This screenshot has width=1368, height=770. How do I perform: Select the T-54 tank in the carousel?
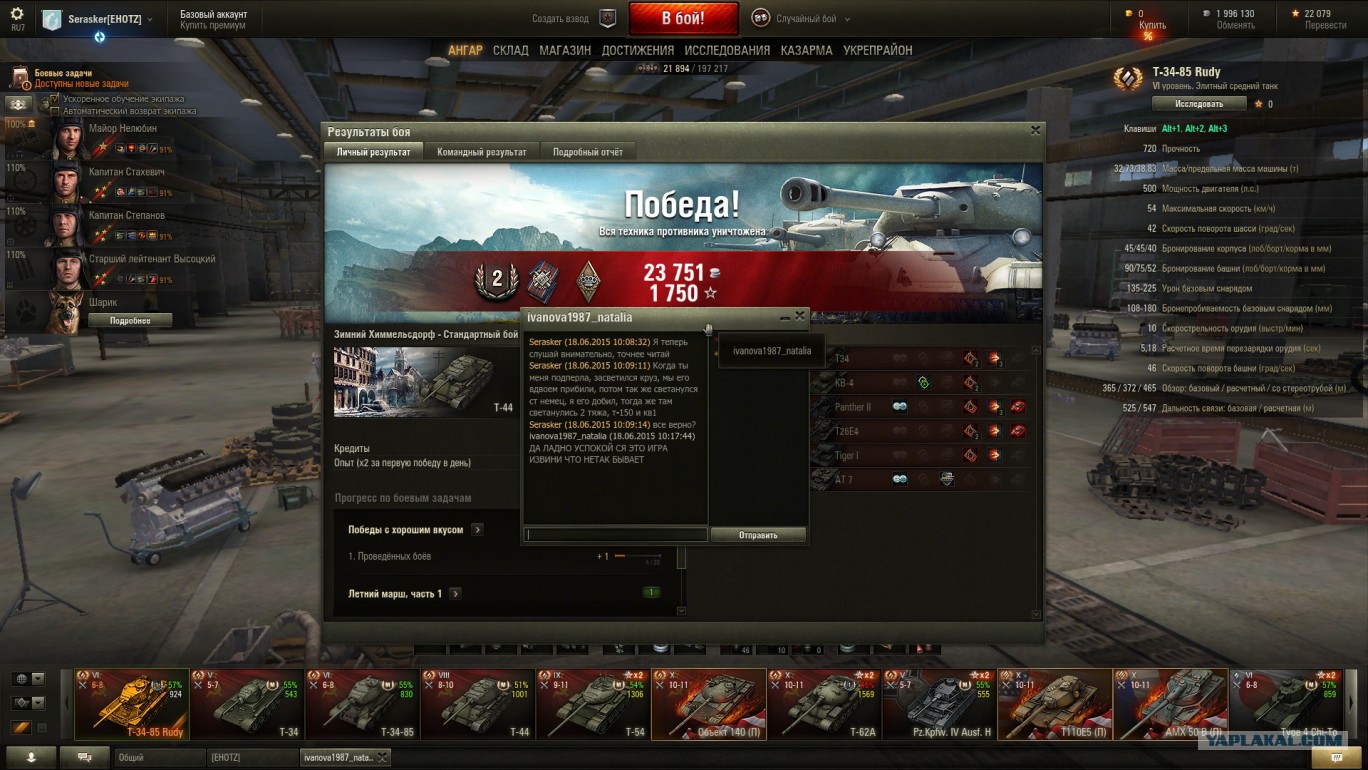click(x=593, y=704)
